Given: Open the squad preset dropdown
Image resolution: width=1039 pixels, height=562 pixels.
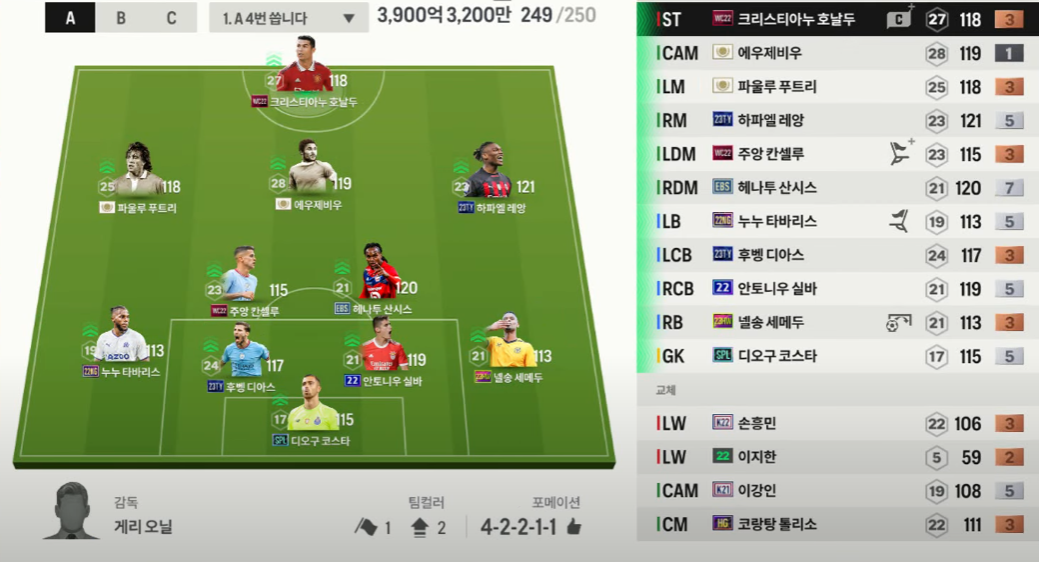Looking at the screenshot, I should point(288,18).
